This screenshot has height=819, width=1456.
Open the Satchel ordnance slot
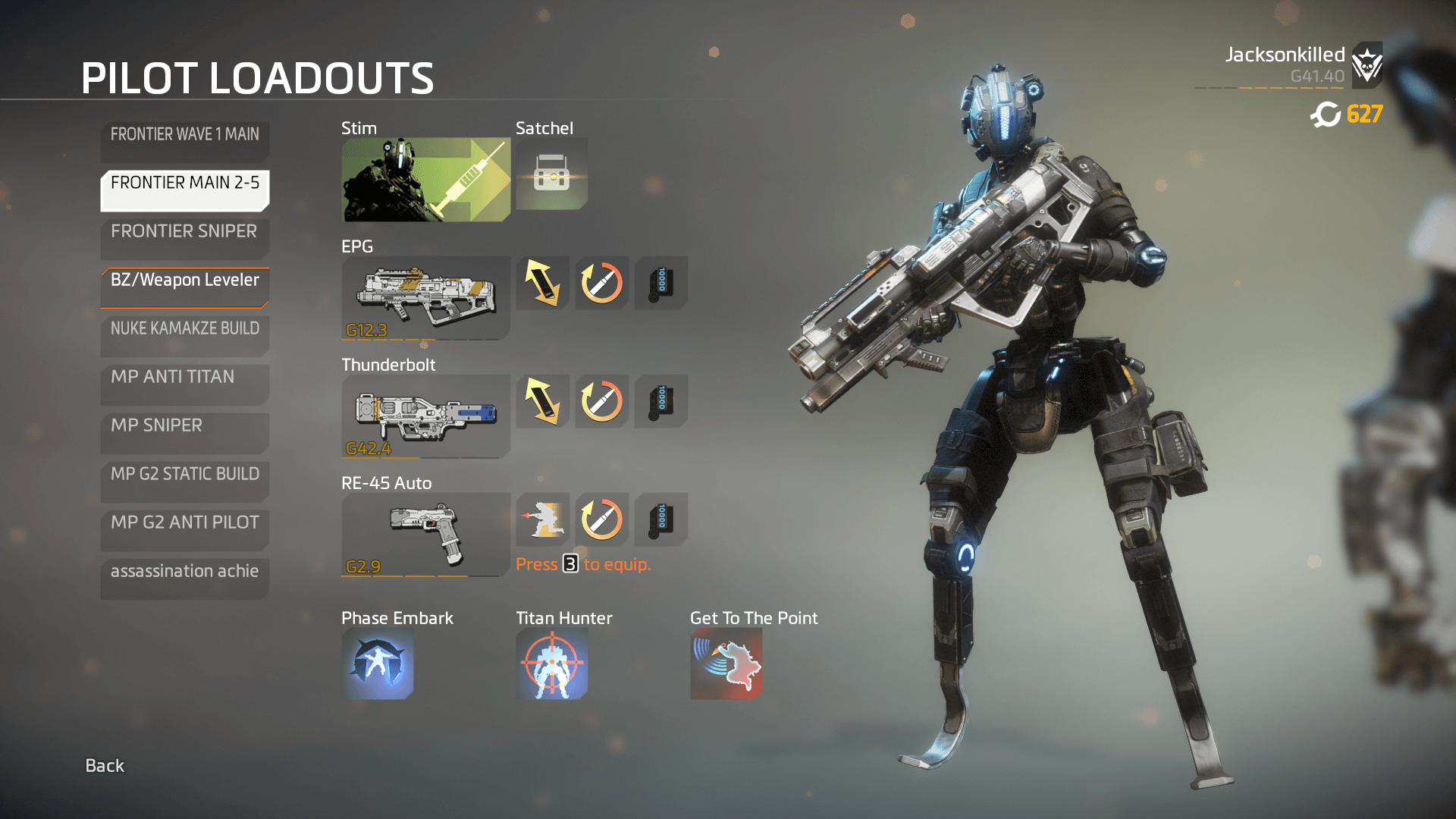click(x=551, y=174)
